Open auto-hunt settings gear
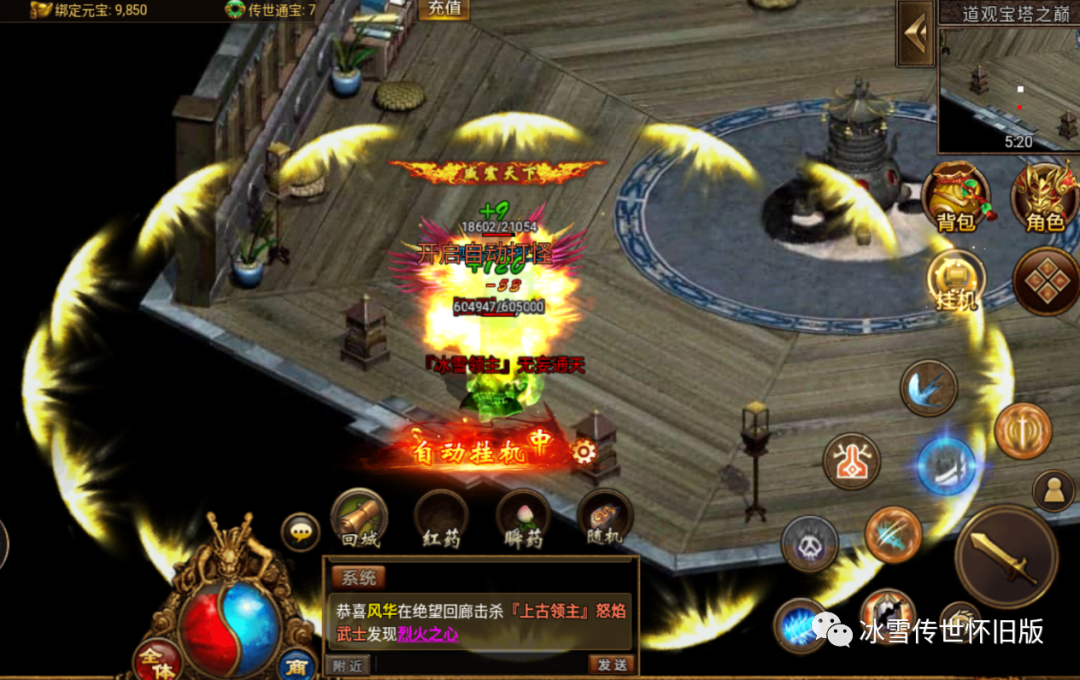Viewport: 1080px width, 680px height. point(584,451)
